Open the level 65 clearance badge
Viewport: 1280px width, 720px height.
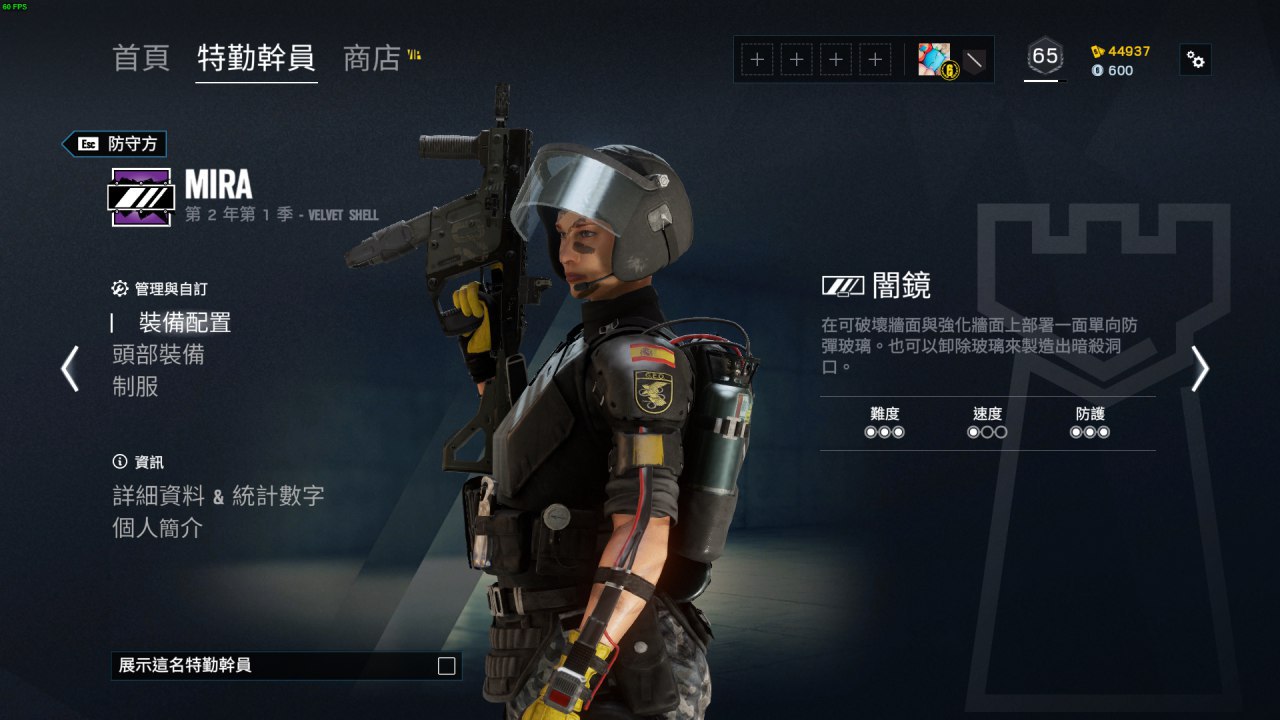(1044, 58)
